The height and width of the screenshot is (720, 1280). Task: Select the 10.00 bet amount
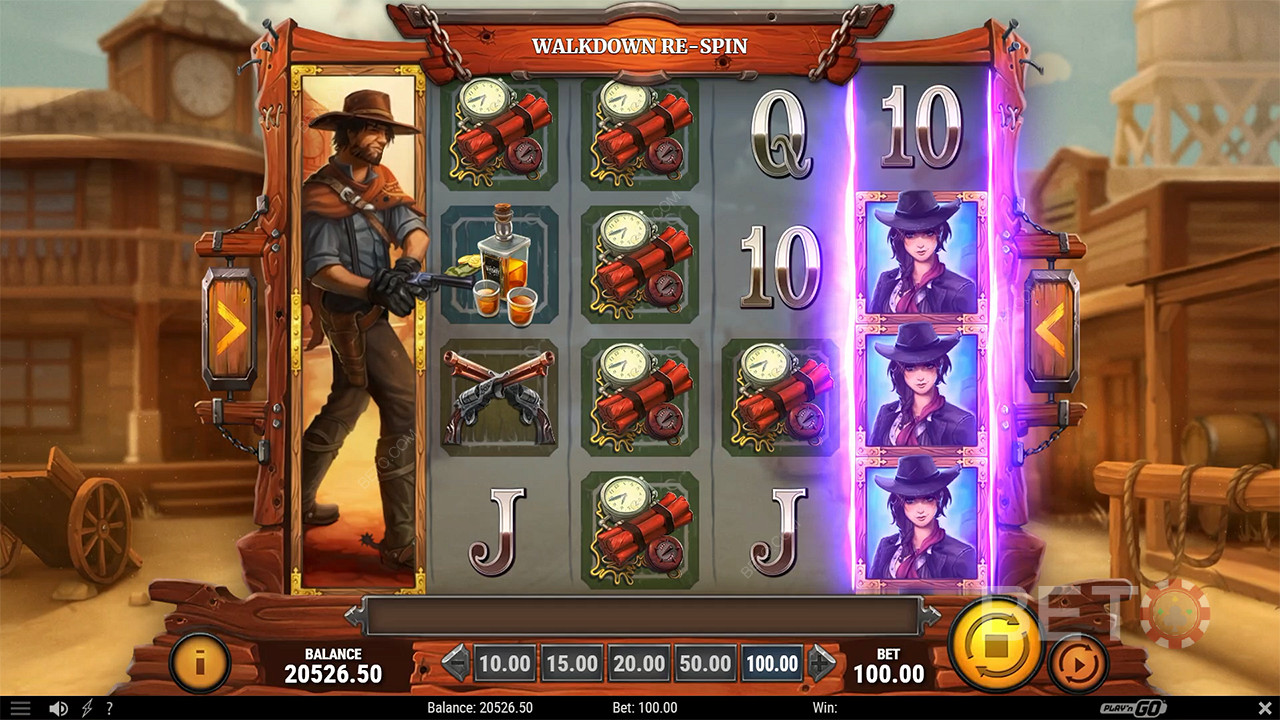coord(504,663)
